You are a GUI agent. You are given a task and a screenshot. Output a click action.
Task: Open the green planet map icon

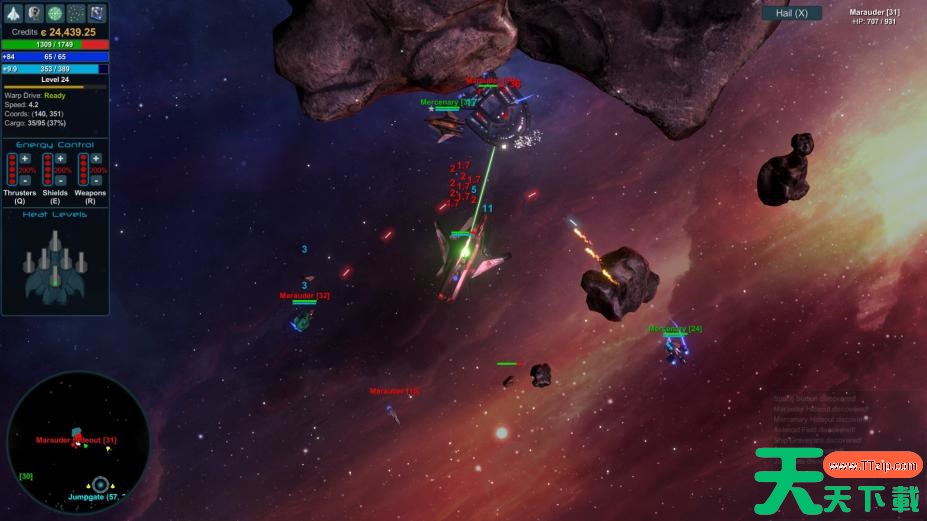click(55, 14)
